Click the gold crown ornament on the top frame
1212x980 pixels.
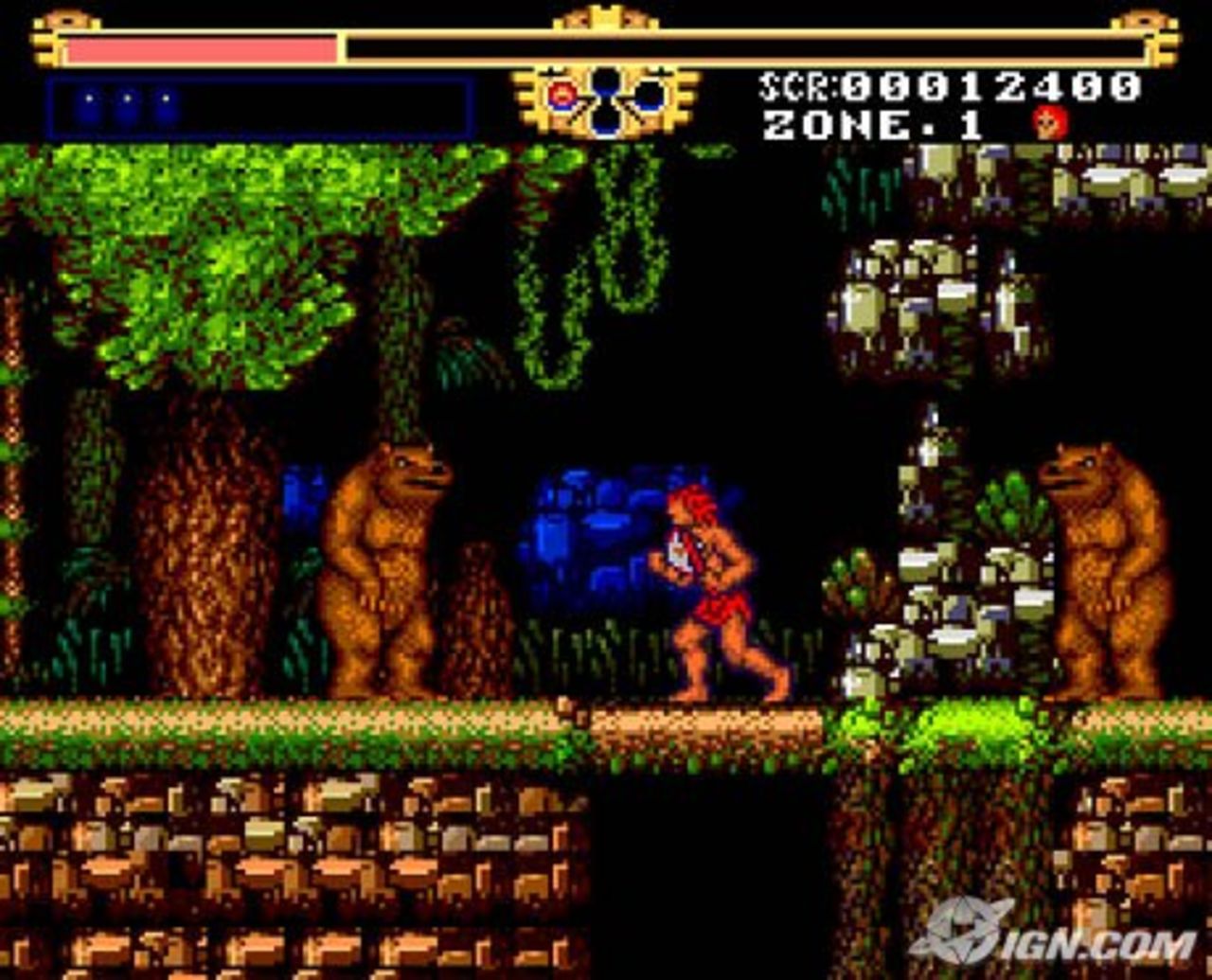606,21
